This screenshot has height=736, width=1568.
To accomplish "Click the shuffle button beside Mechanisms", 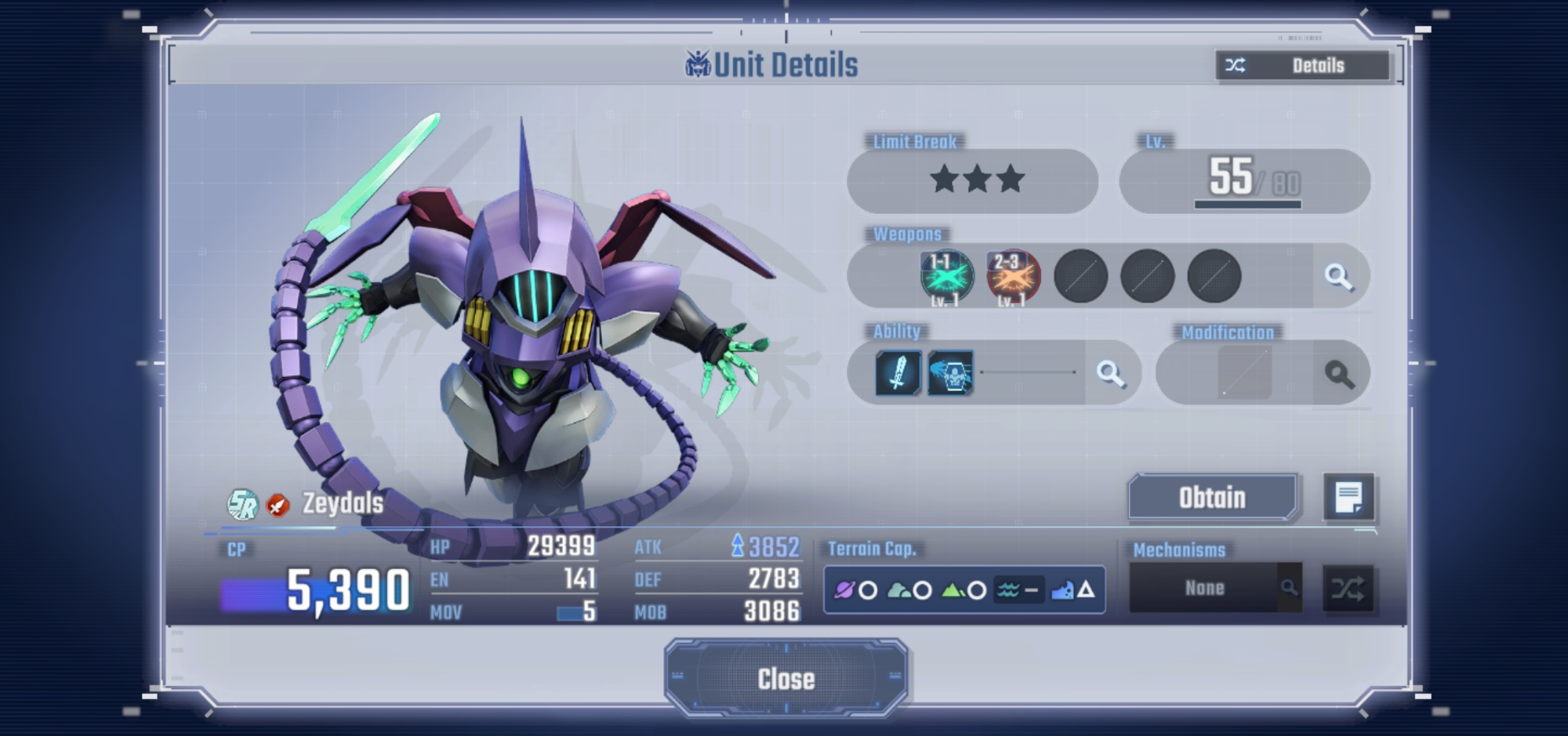I will [1348, 589].
